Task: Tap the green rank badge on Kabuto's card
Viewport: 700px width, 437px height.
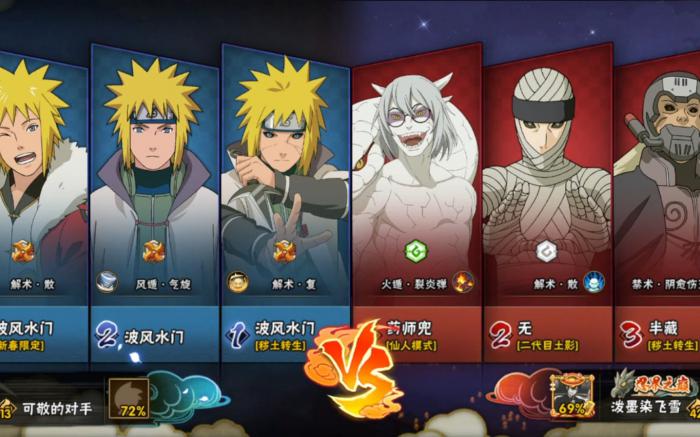Action: click(x=414, y=251)
